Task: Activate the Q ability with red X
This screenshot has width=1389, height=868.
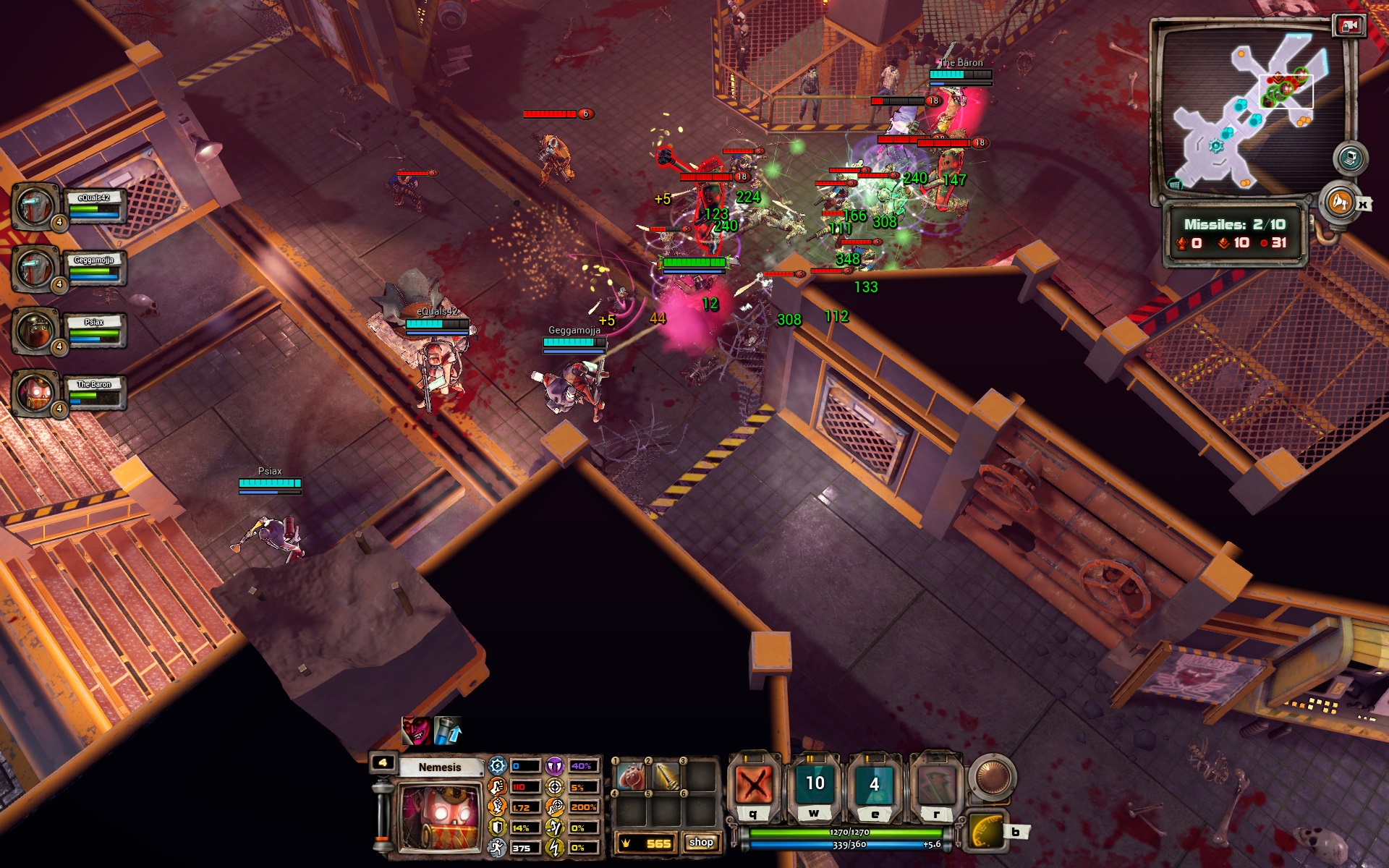Action: [x=753, y=784]
